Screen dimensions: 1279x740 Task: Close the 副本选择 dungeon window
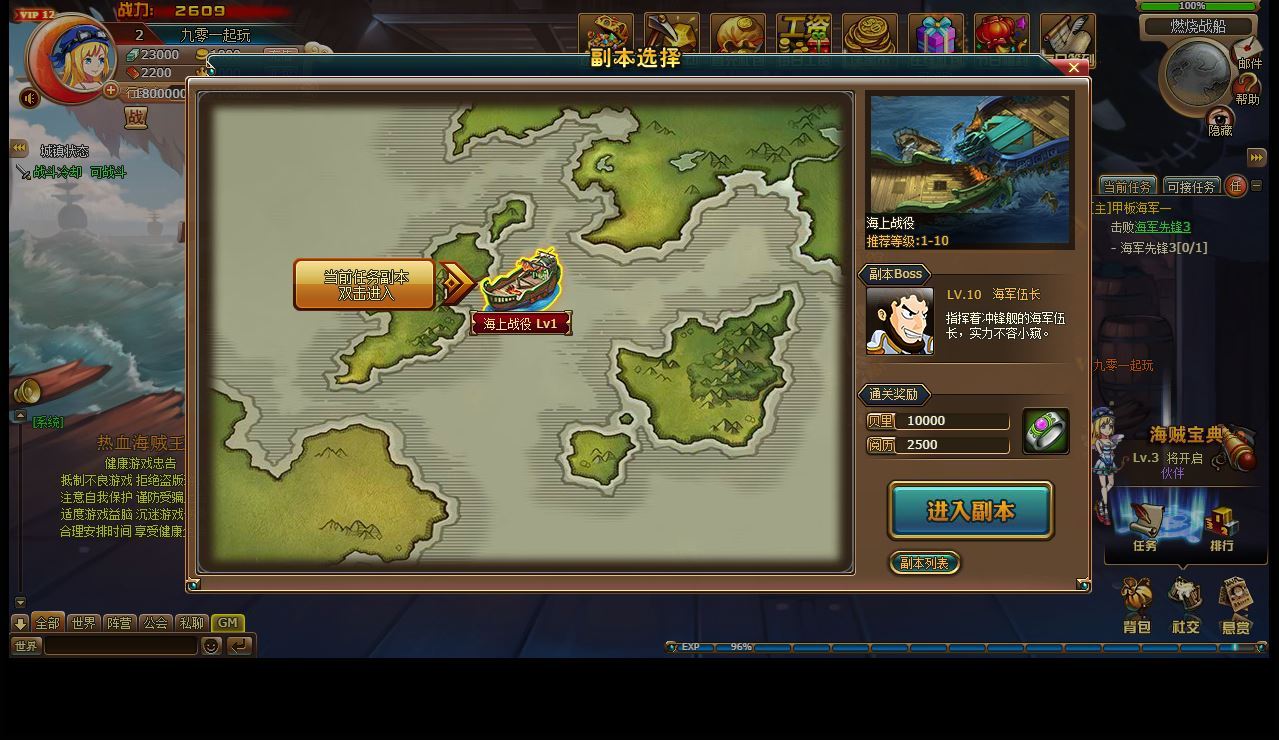1073,68
